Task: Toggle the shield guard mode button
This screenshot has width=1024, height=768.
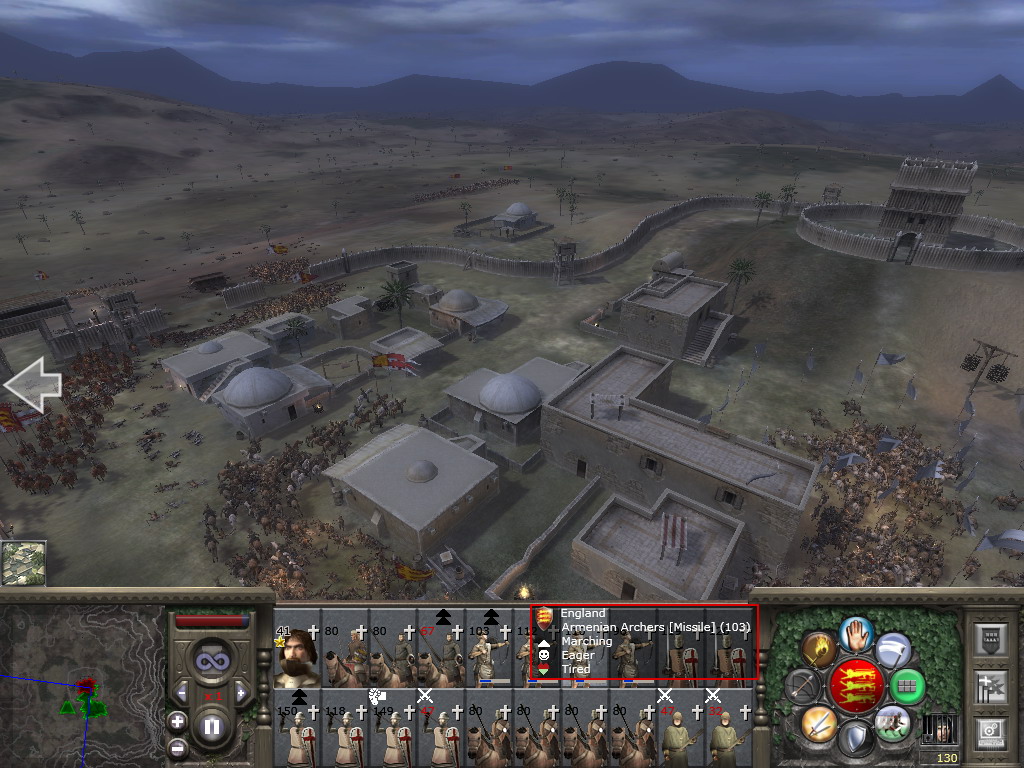Action: pyautogui.click(x=855, y=739)
